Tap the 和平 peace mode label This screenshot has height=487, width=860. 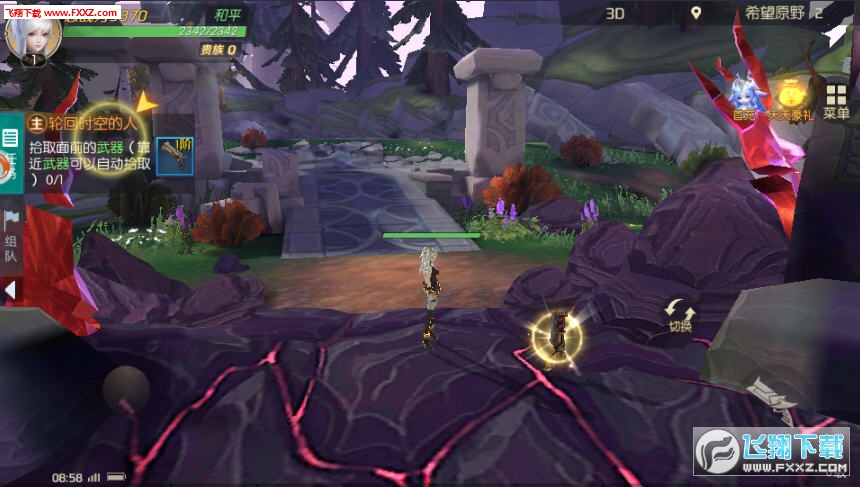tap(229, 15)
